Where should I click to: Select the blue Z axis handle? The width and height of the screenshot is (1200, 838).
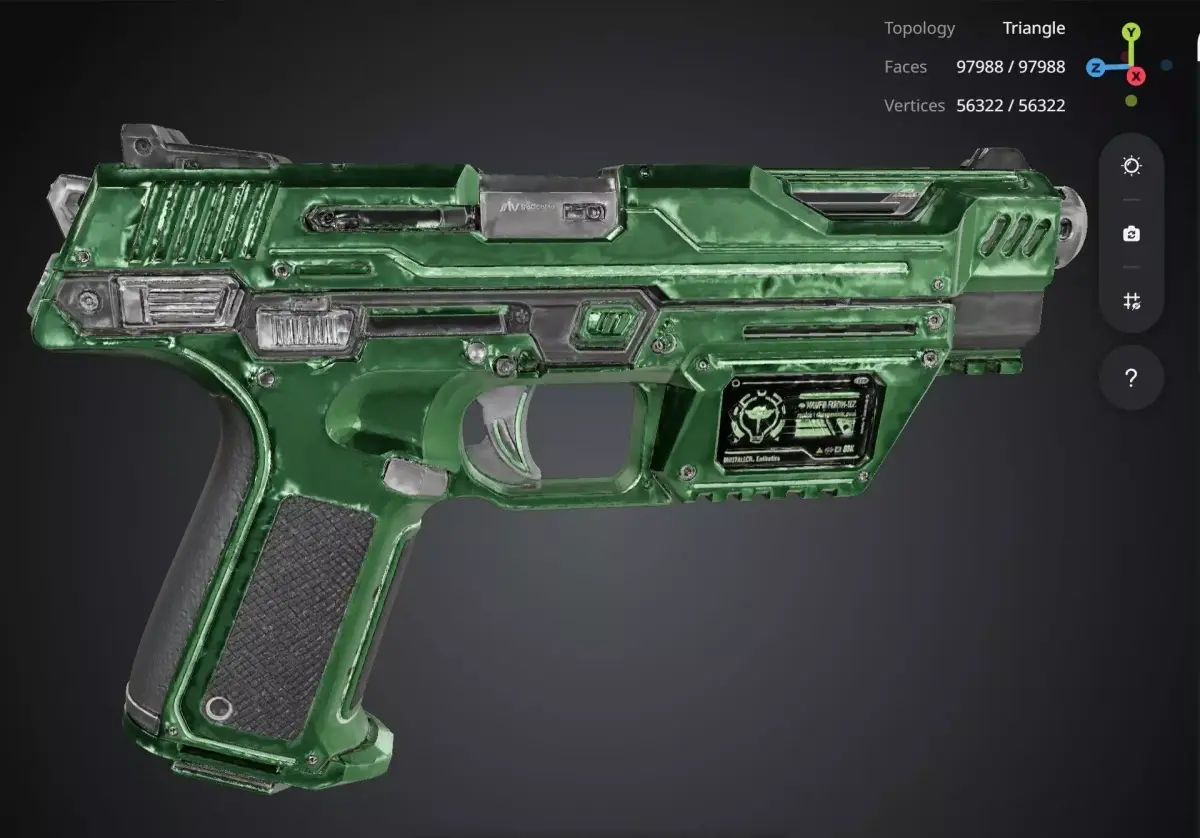coord(1096,68)
